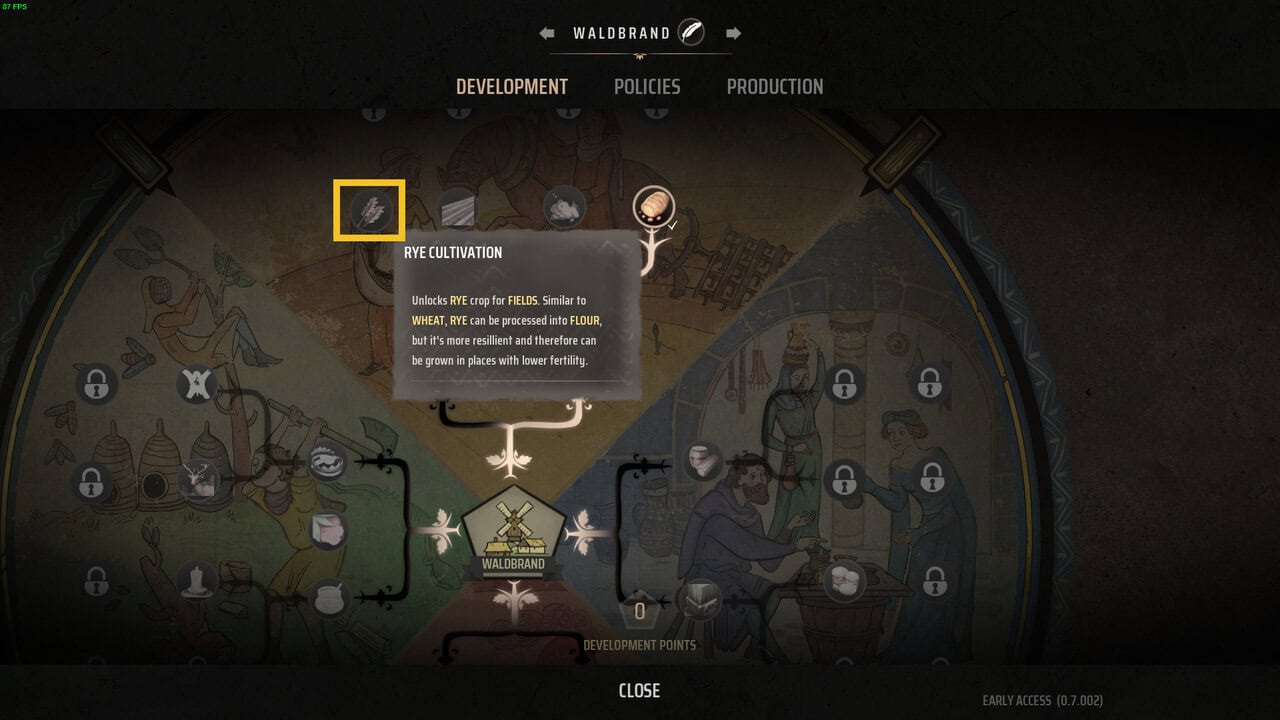Select the unlocked bread loaf node
The image size is (1280, 720).
tap(652, 208)
